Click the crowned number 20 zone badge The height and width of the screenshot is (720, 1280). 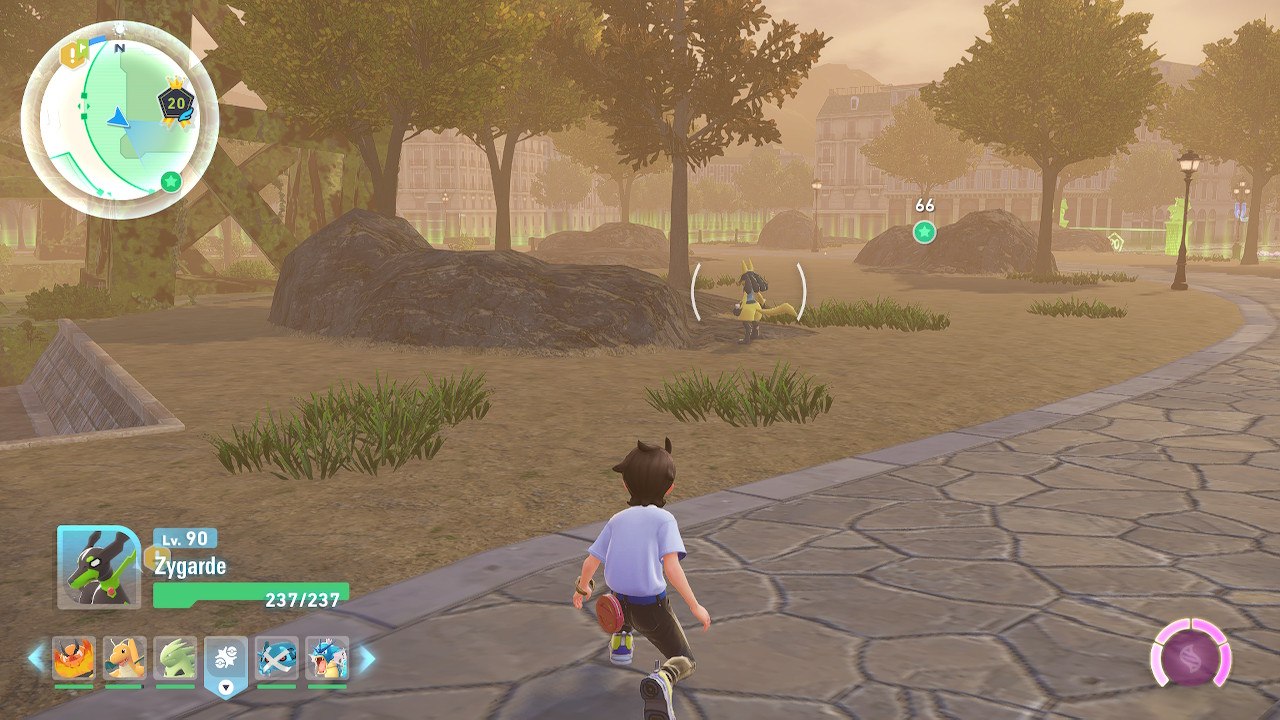click(x=176, y=103)
